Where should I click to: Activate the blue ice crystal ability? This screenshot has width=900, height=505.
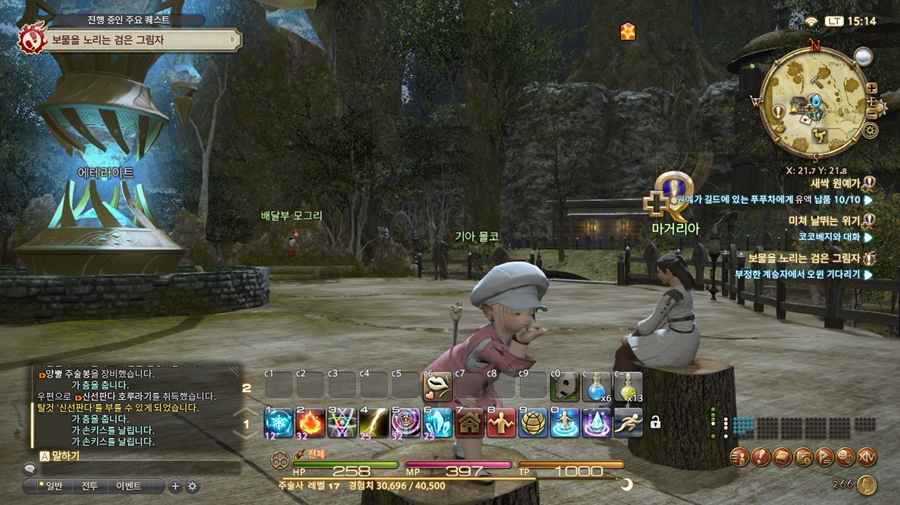438,422
